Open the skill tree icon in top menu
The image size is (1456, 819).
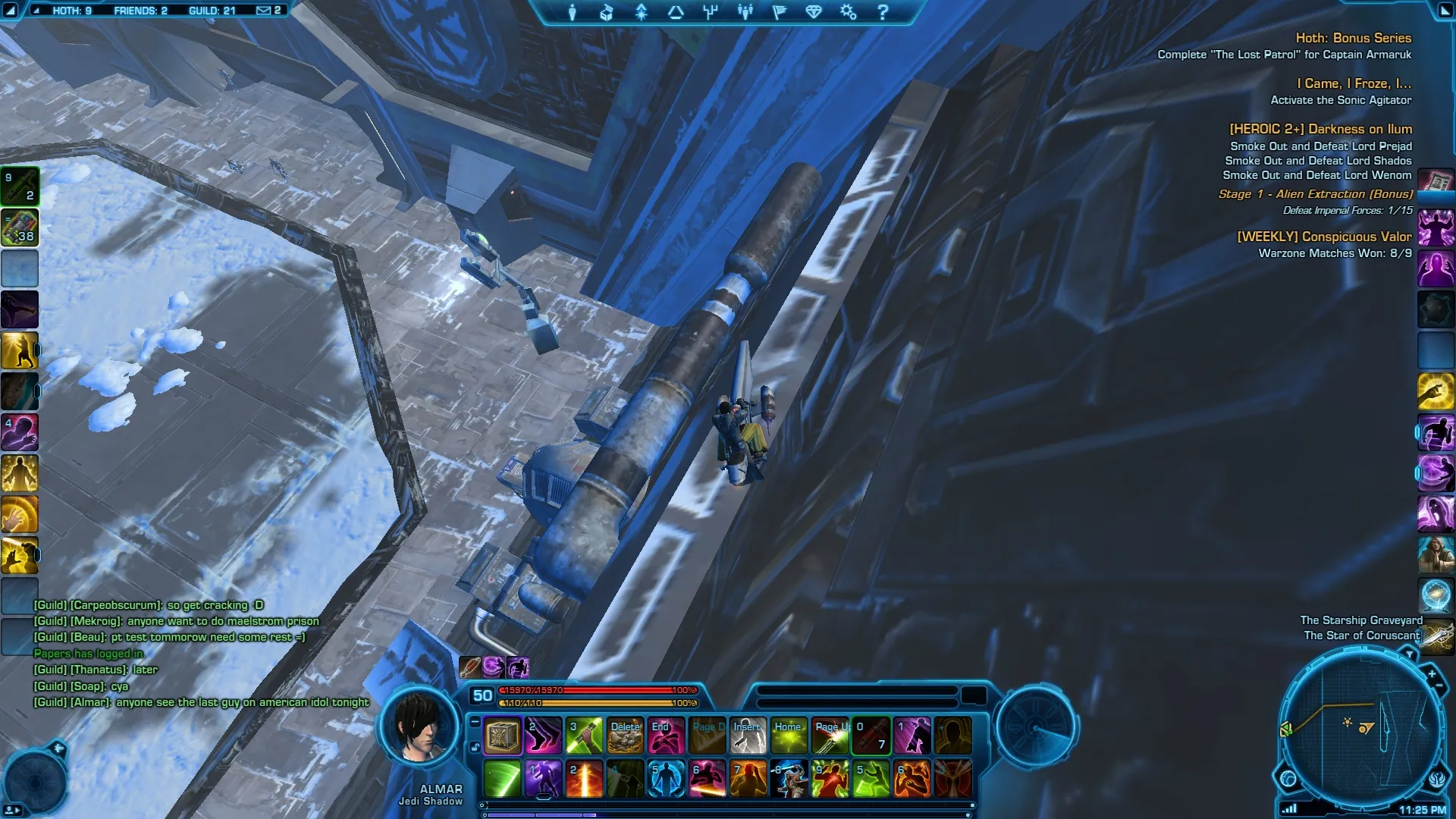711,12
